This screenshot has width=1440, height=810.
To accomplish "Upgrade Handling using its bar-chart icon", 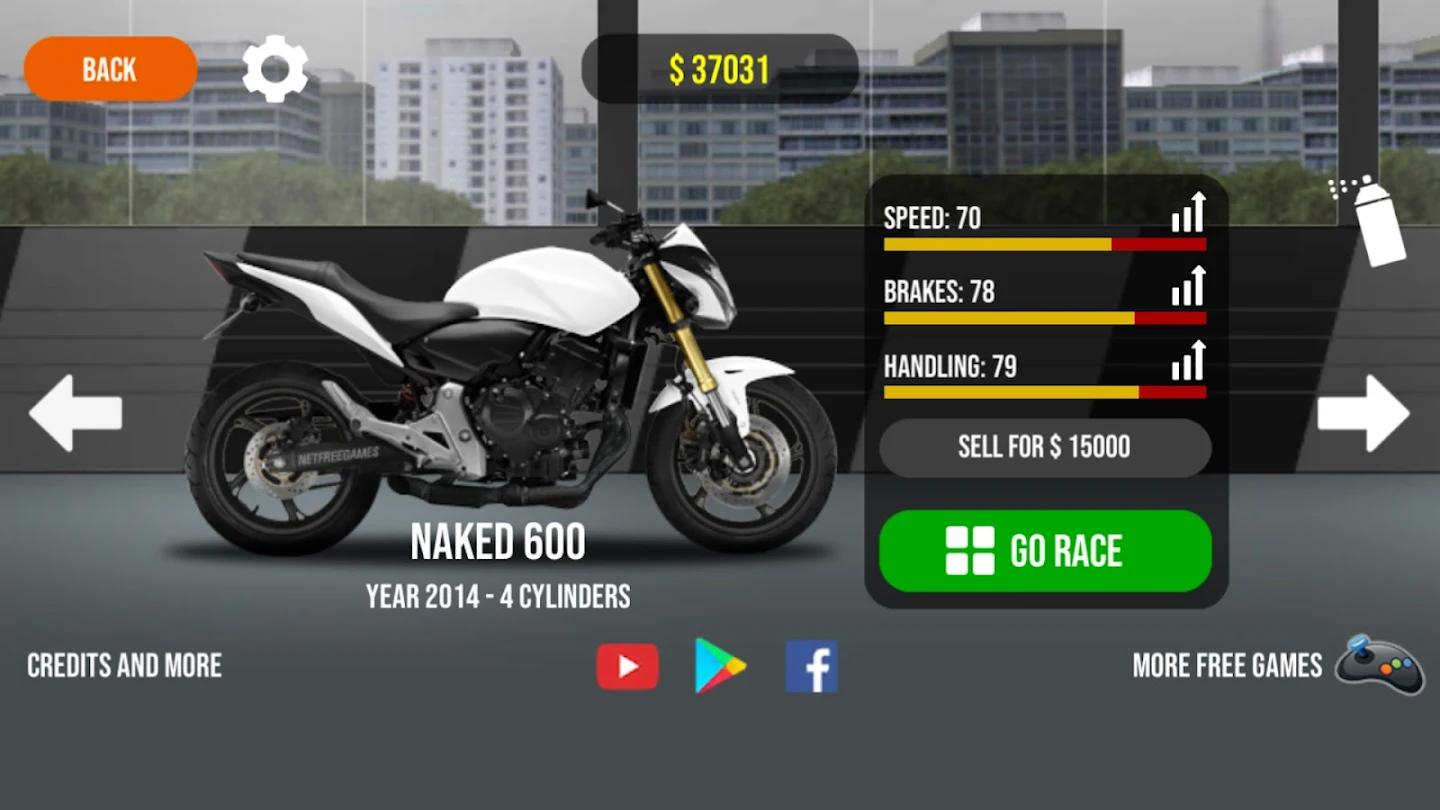I will tap(1188, 360).
